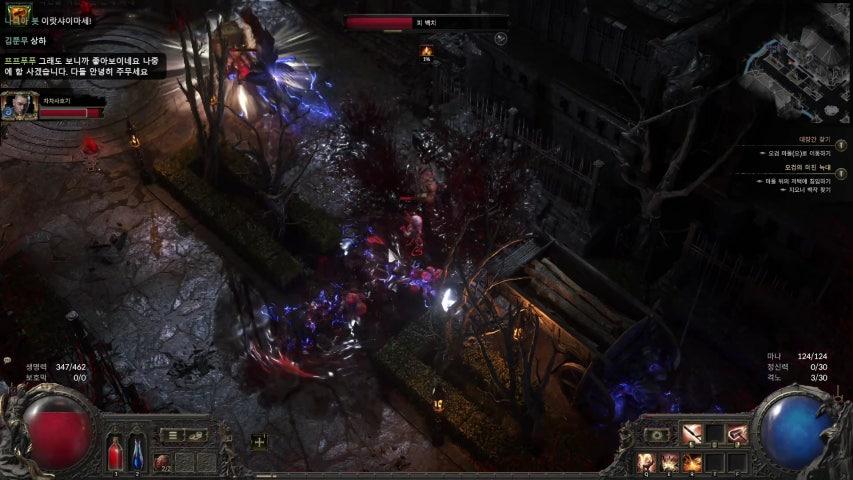
Task: Activate the burst explosion skill icon
Action: point(668,462)
